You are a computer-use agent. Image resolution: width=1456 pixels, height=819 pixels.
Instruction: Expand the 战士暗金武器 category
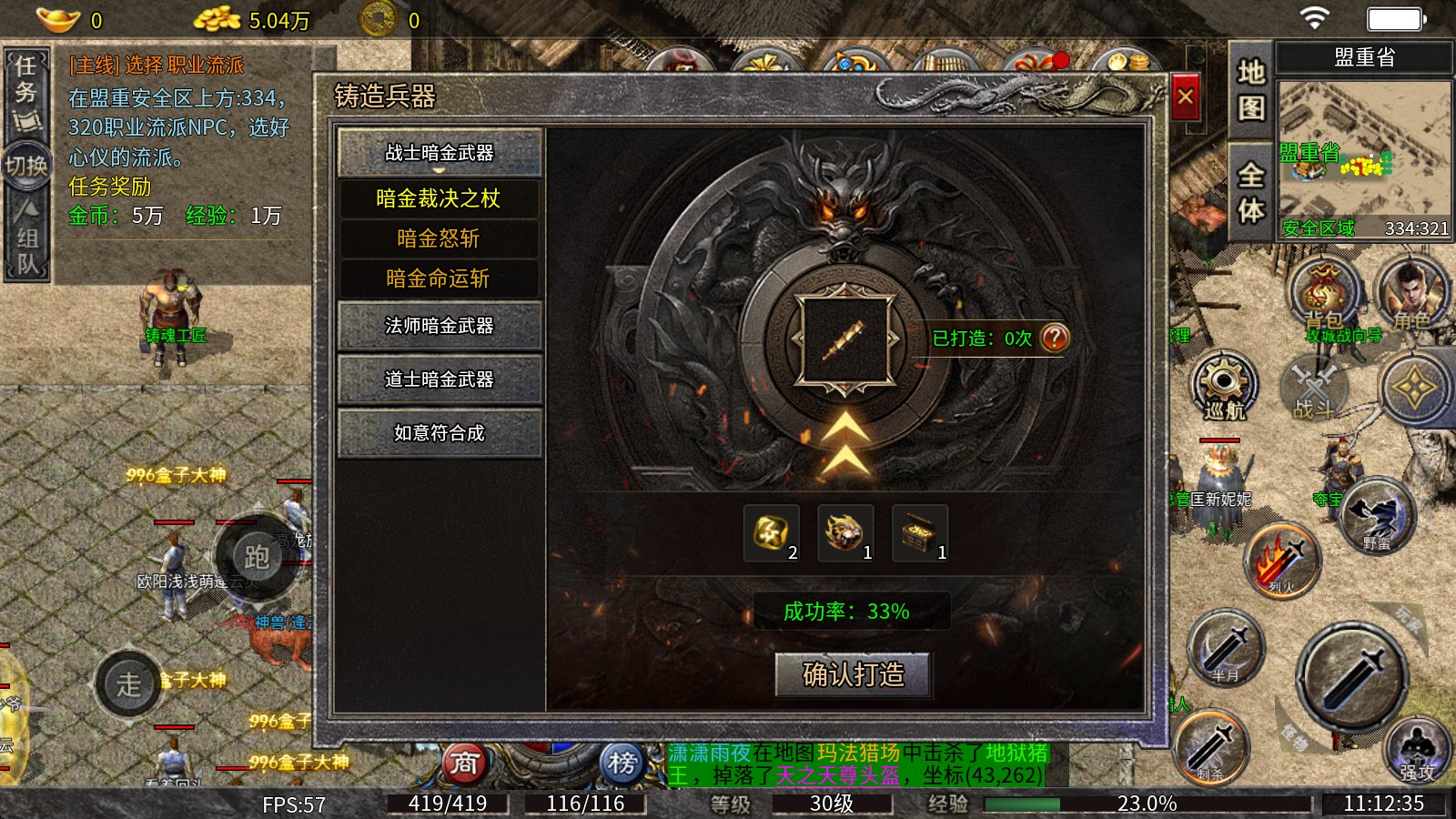tap(440, 153)
